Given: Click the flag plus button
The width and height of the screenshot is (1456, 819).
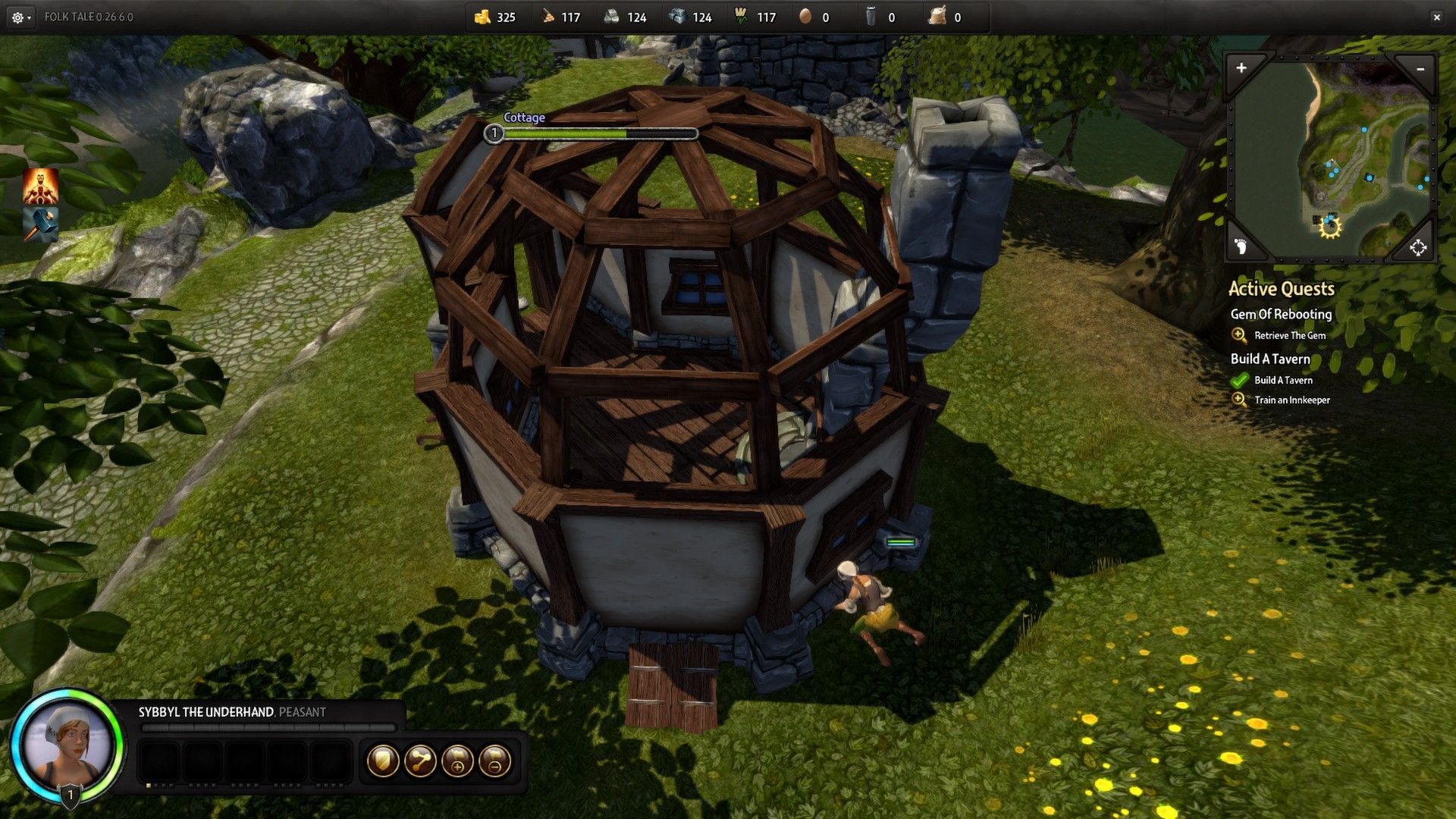Looking at the screenshot, I should click(457, 761).
